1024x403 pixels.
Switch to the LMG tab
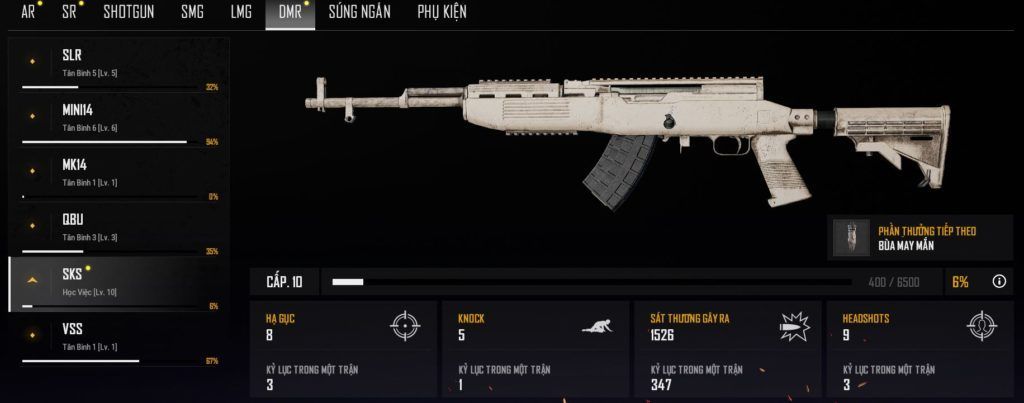[241, 12]
